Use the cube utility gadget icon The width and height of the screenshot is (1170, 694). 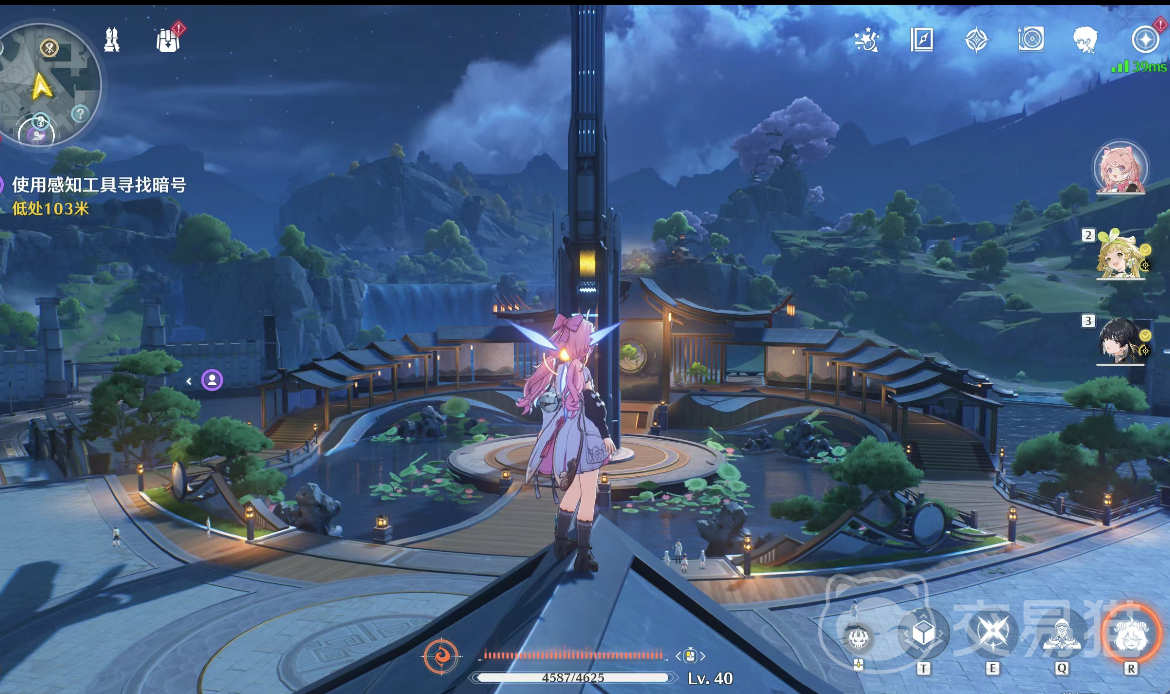(923, 632)
